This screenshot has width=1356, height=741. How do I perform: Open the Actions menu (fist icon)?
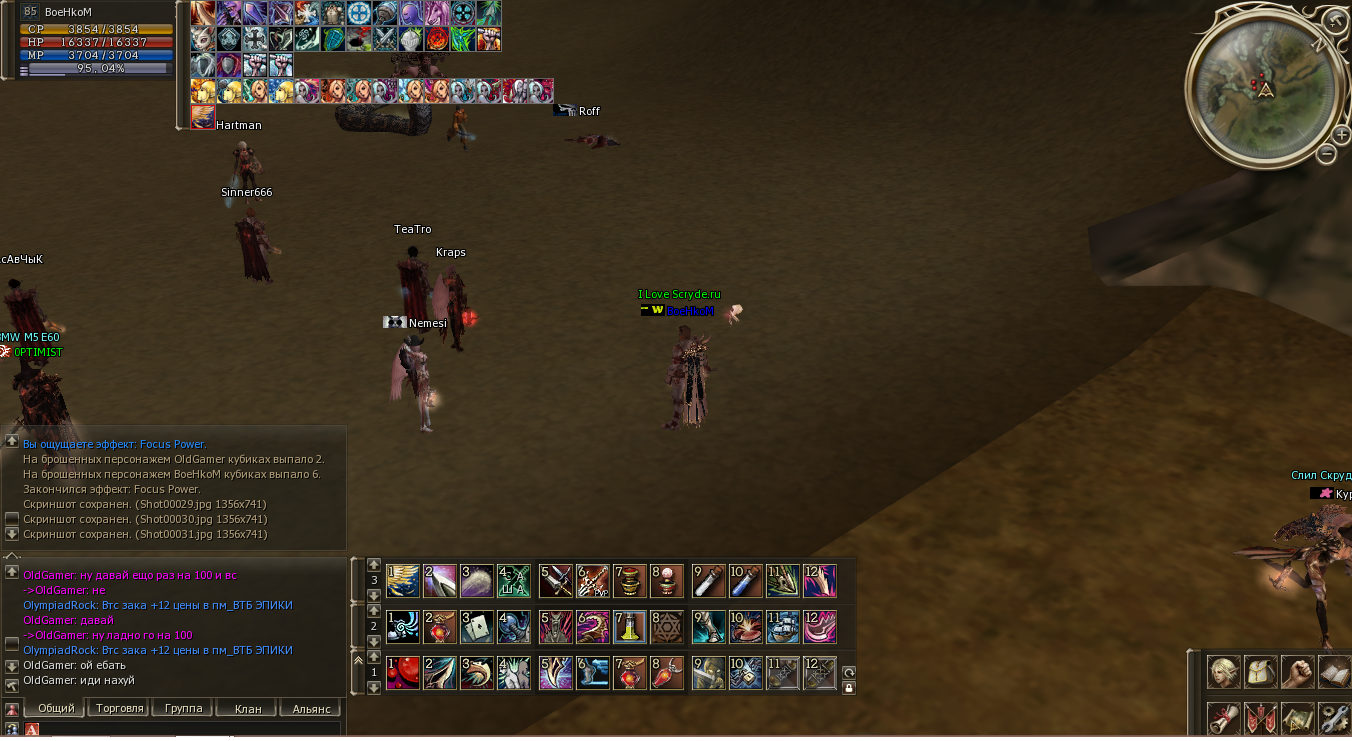1297,673
